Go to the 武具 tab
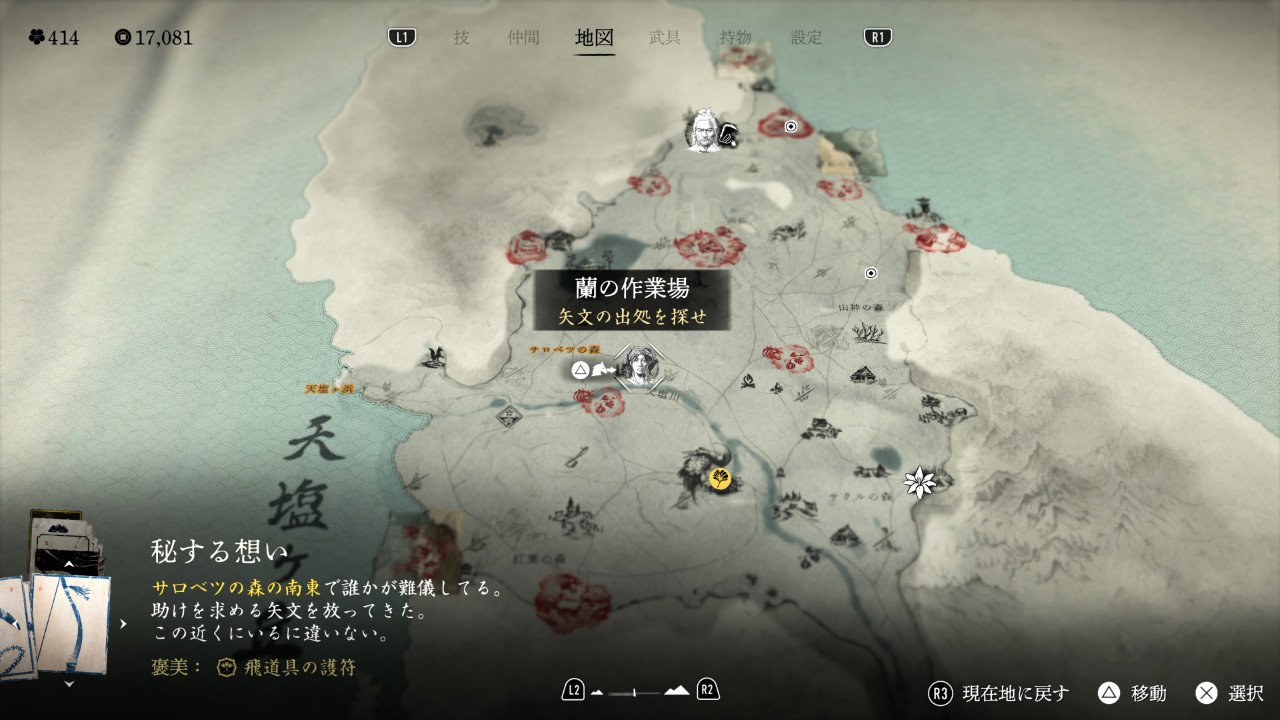The image size is (1280, 720). (x=665, y=38)
